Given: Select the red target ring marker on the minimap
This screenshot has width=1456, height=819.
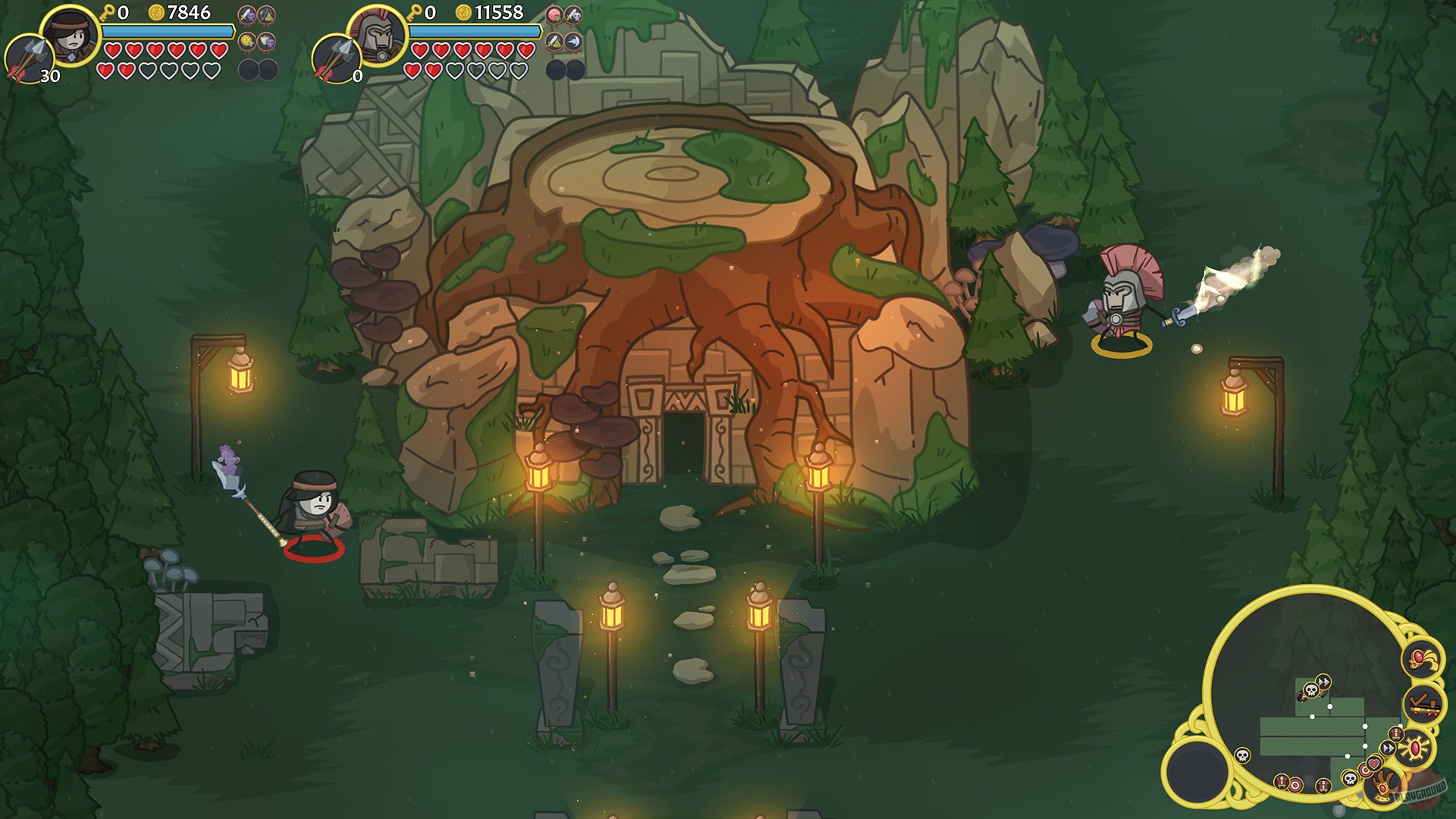Looking at the screenshot, I should [x=1367, y=772].
